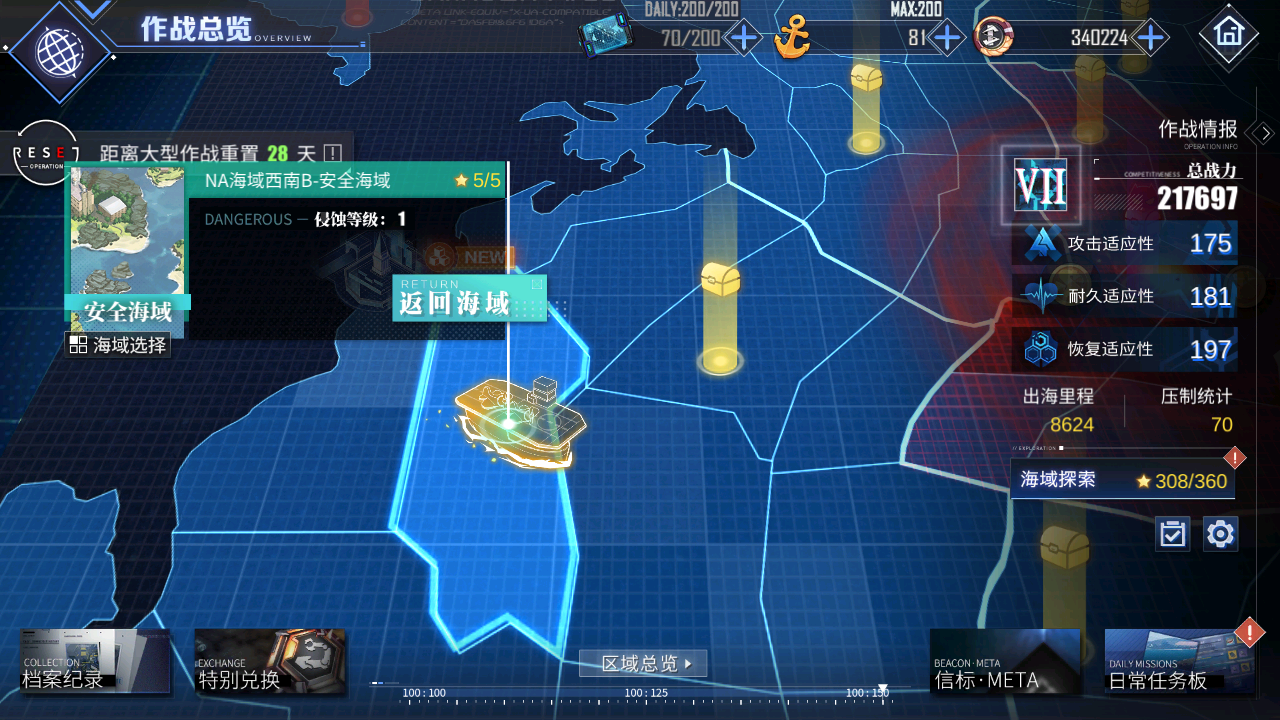Click the RESET operation icon
The width and height of the screenshot is (1280, 720).
pos(45,153)
